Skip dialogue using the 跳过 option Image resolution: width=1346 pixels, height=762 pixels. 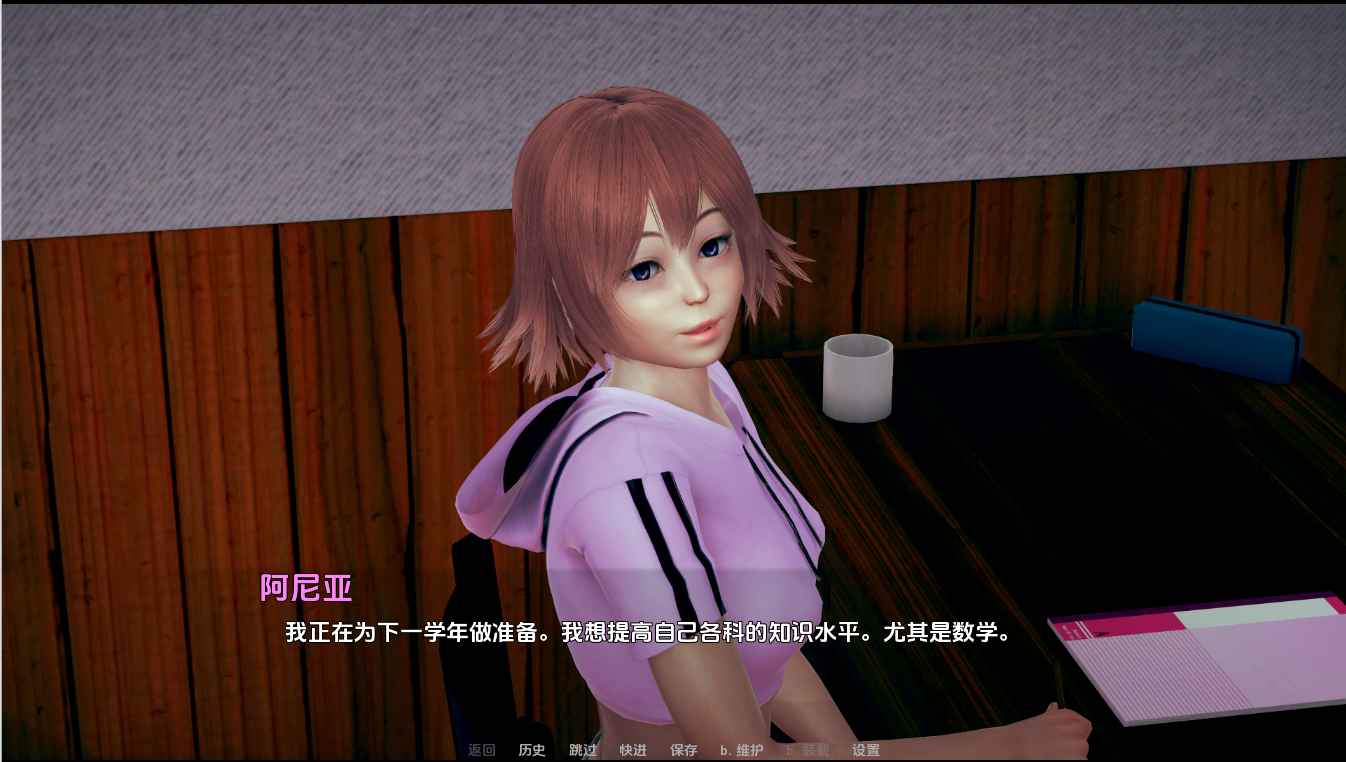pos(582,750)
